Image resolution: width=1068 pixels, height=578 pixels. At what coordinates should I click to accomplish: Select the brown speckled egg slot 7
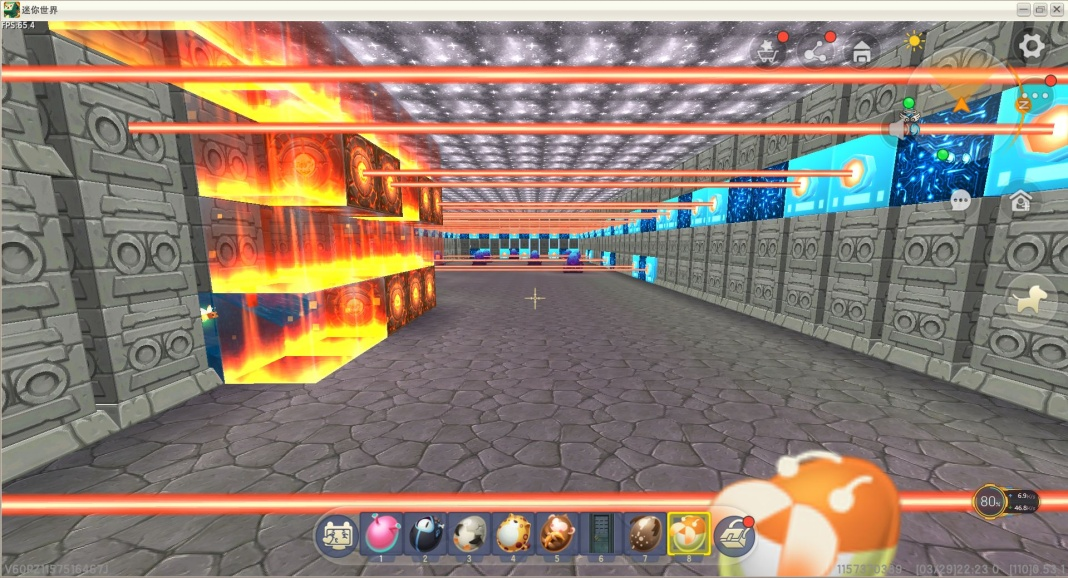(x=645, y=534)
